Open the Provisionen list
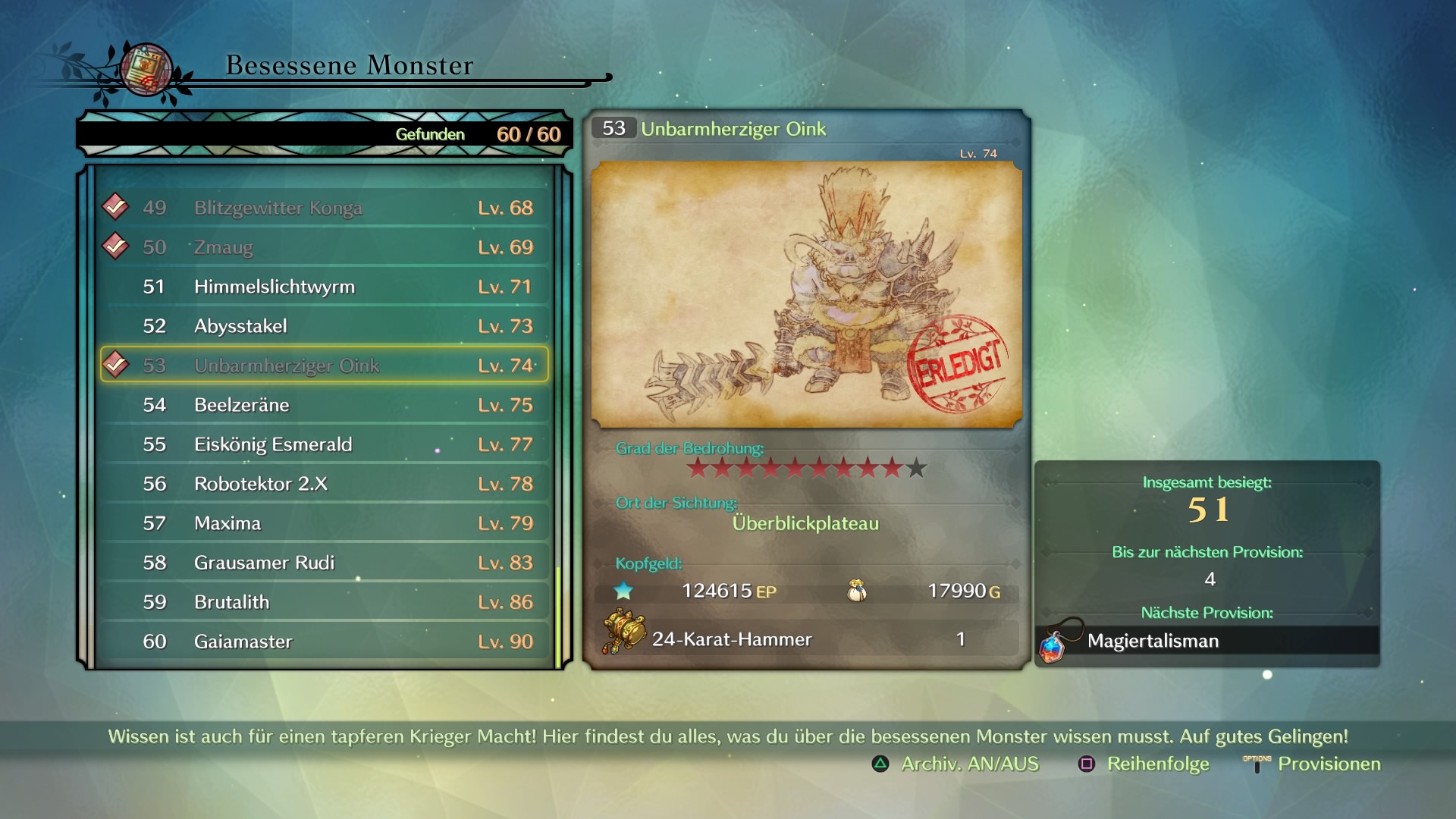 pos(1313,764)
